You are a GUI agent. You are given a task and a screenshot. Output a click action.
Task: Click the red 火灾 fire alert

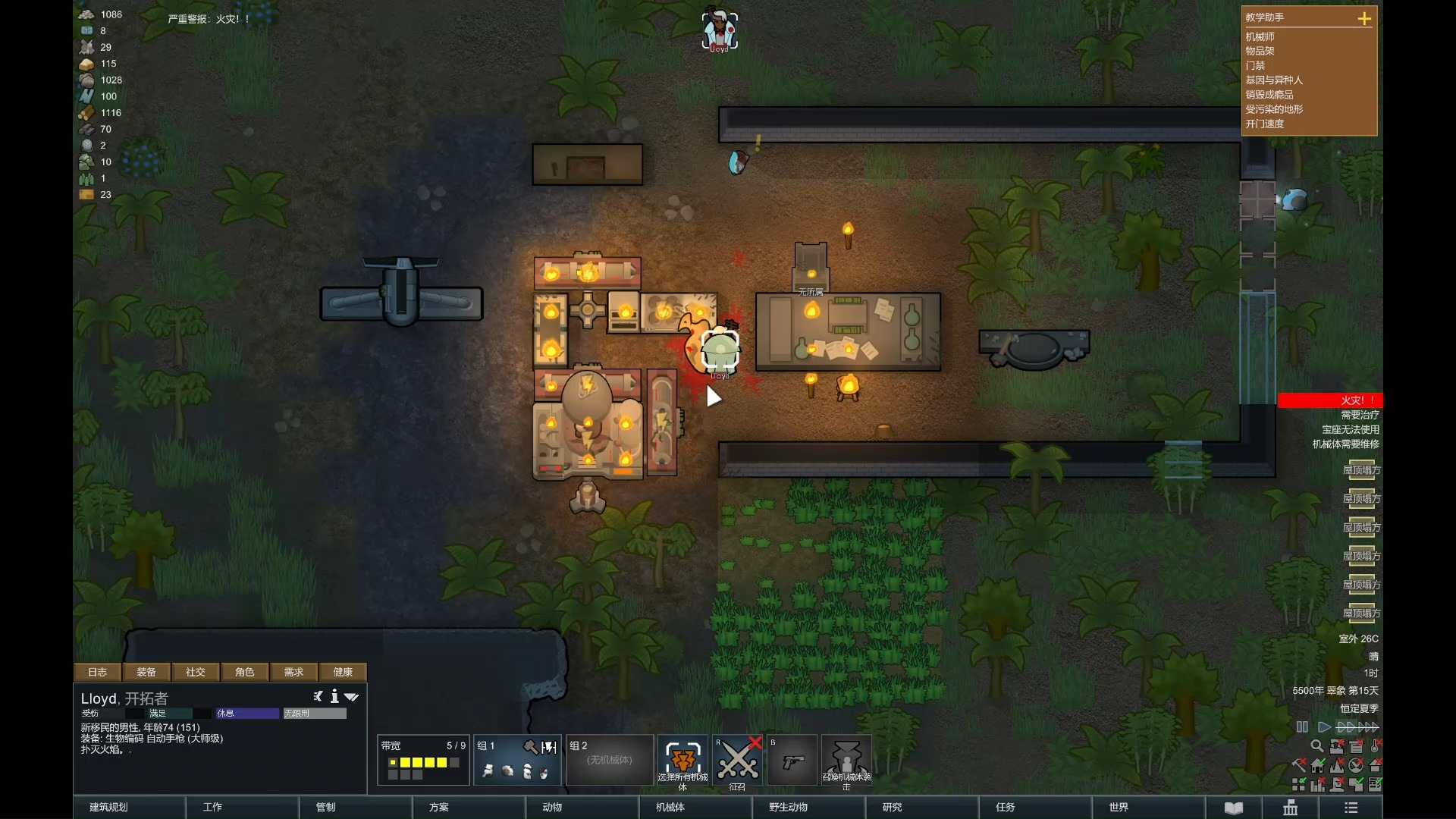[1330, 400]
